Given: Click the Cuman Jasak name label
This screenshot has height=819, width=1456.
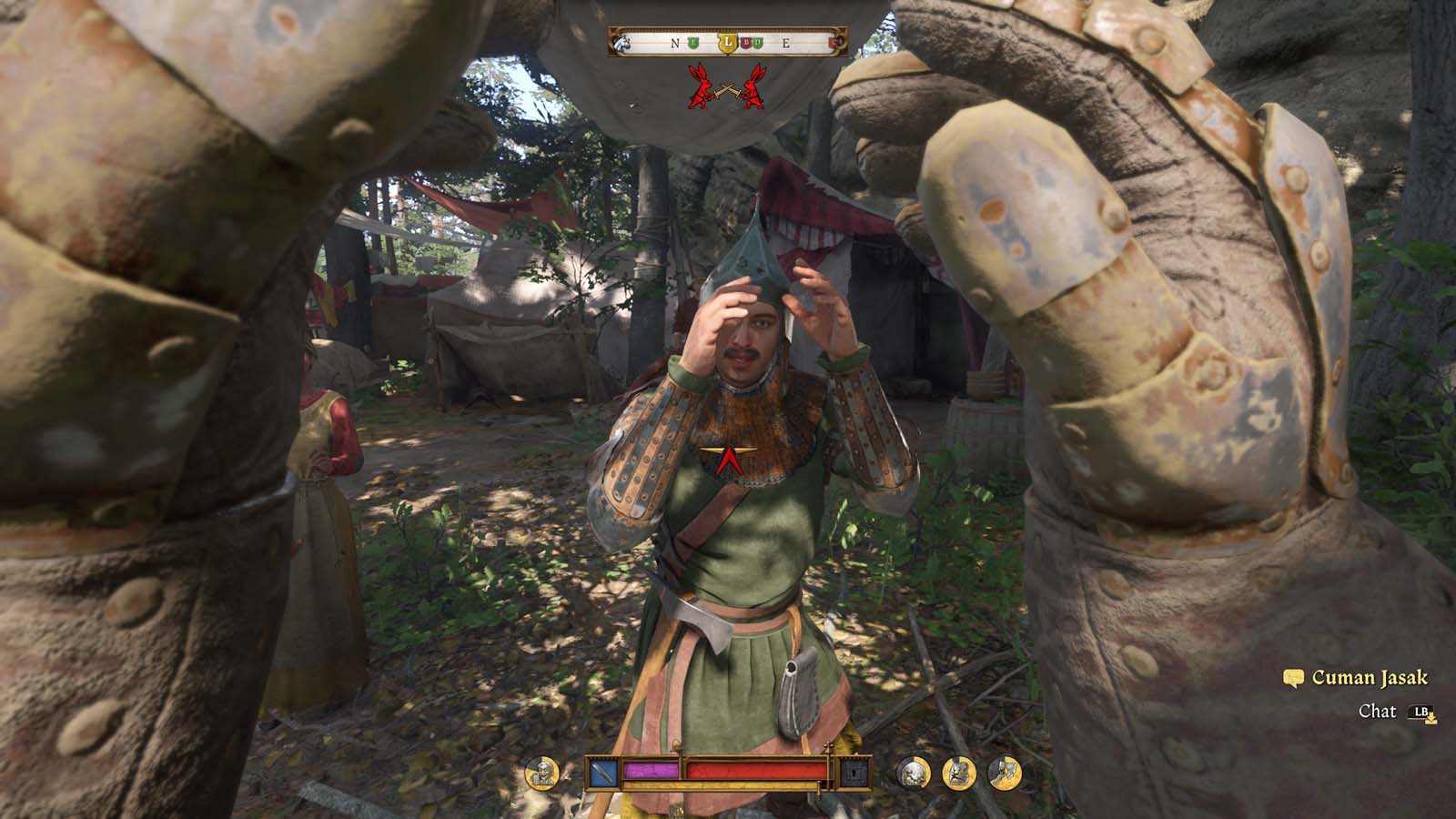Looking at the screenshot, I should tap(1370, 678).
